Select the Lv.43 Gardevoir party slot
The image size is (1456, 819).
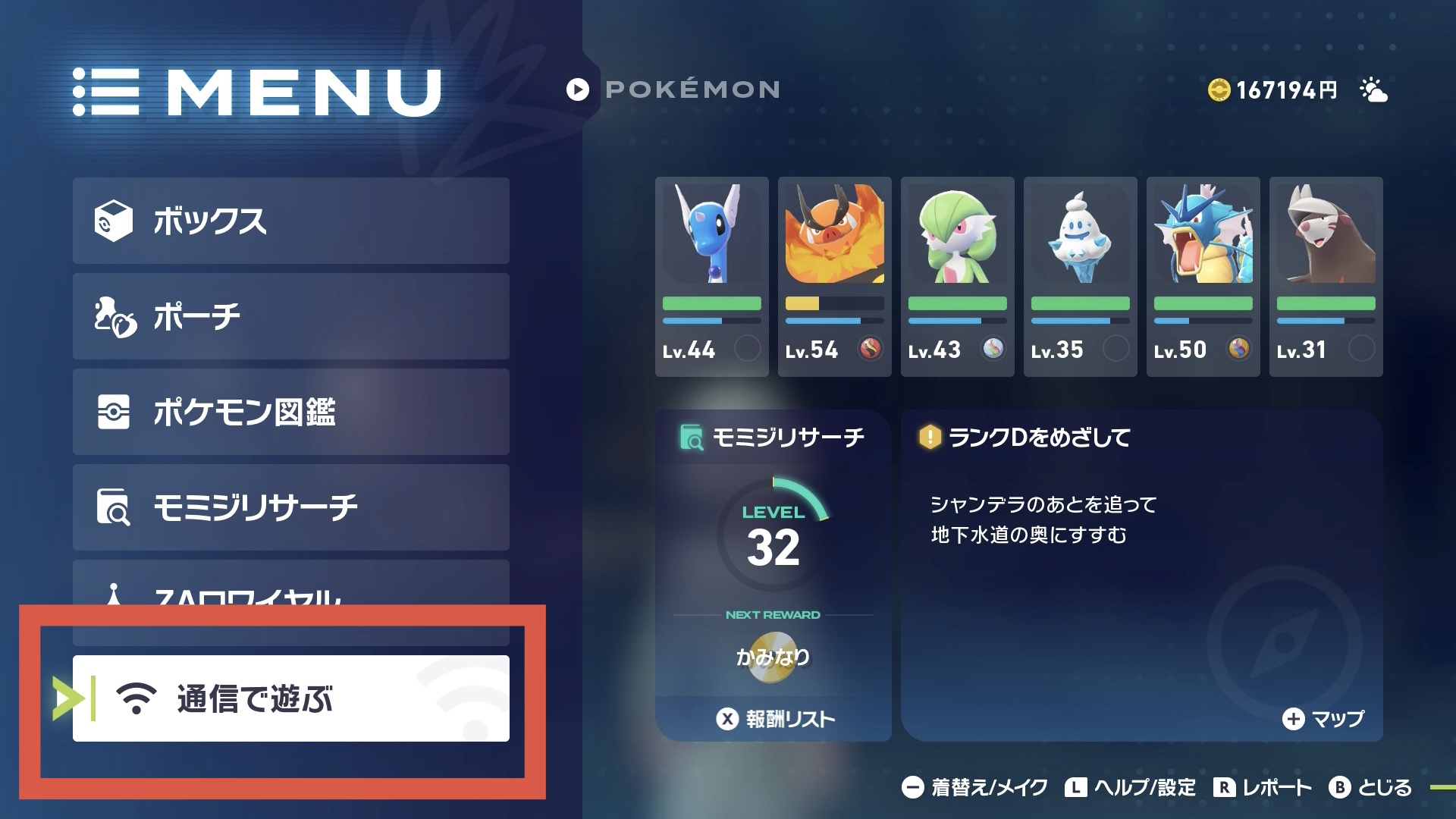point(957,277)
